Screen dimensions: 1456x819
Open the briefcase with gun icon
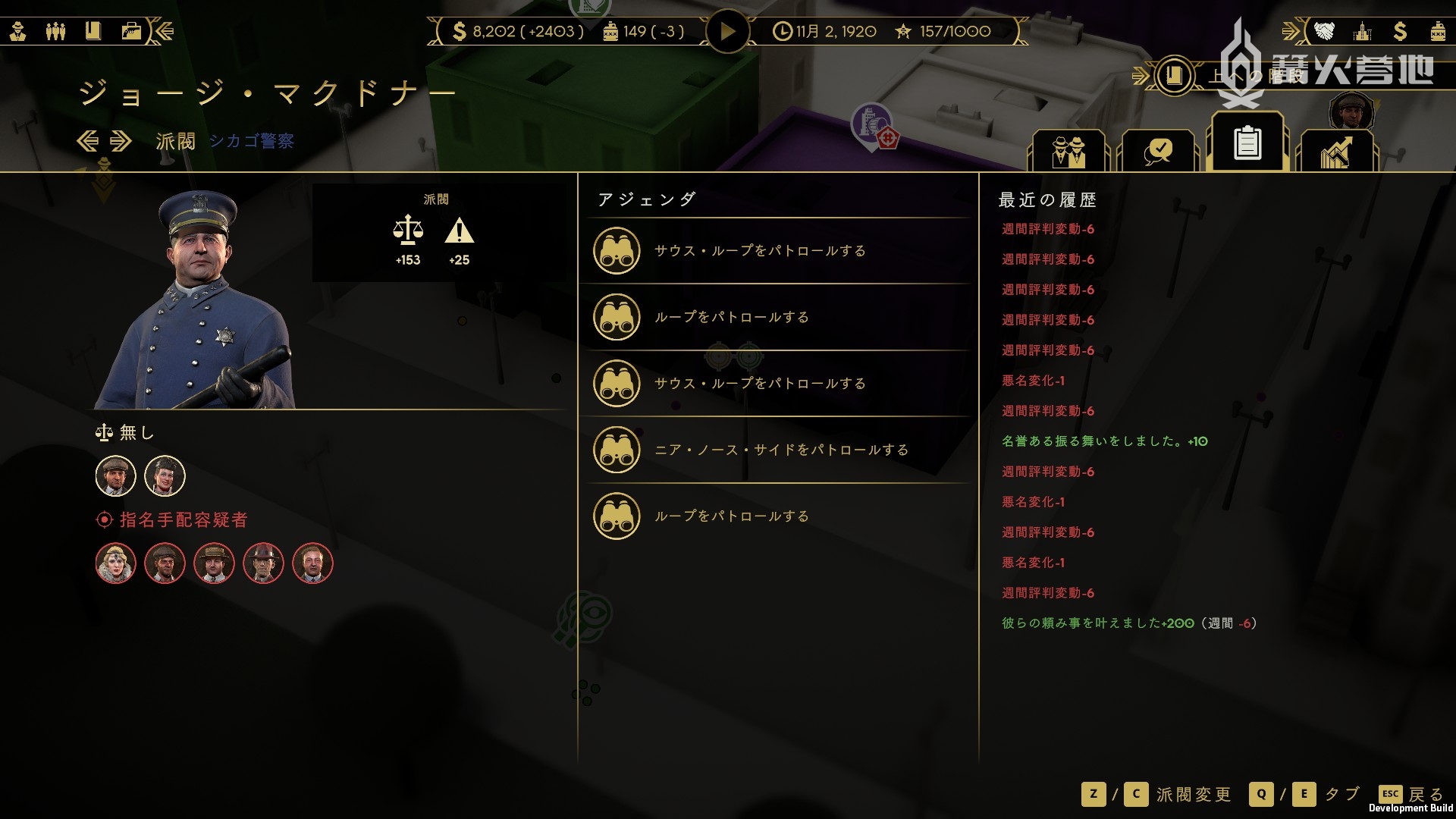(x=131, y=31)
